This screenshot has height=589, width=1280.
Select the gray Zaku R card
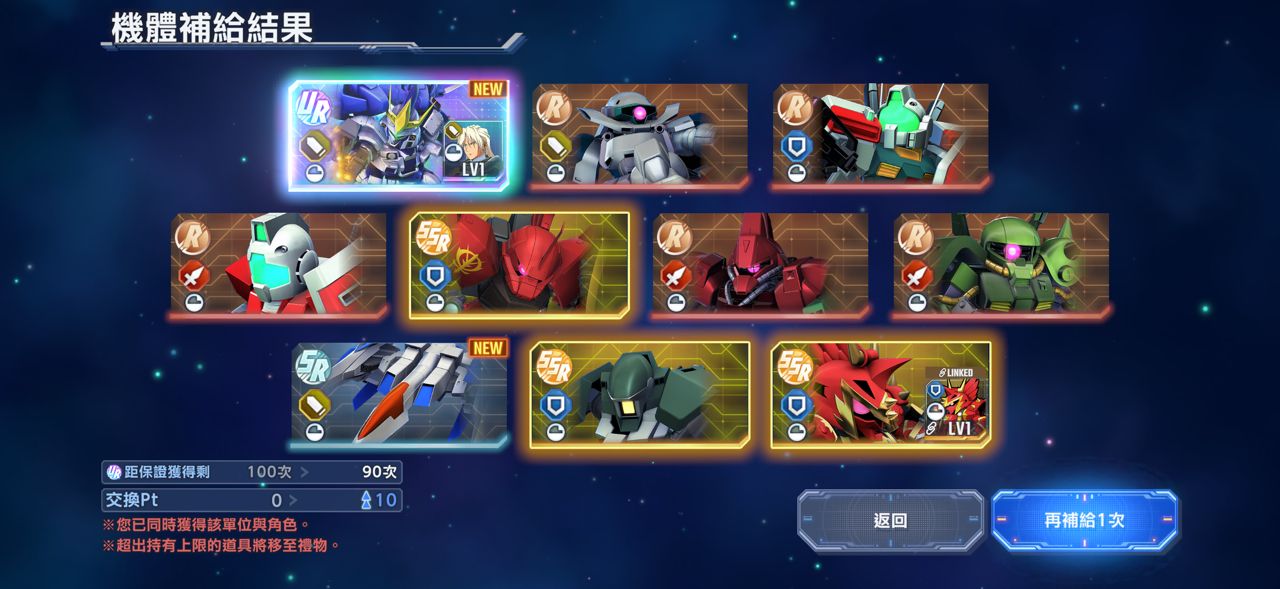[640, 135]
